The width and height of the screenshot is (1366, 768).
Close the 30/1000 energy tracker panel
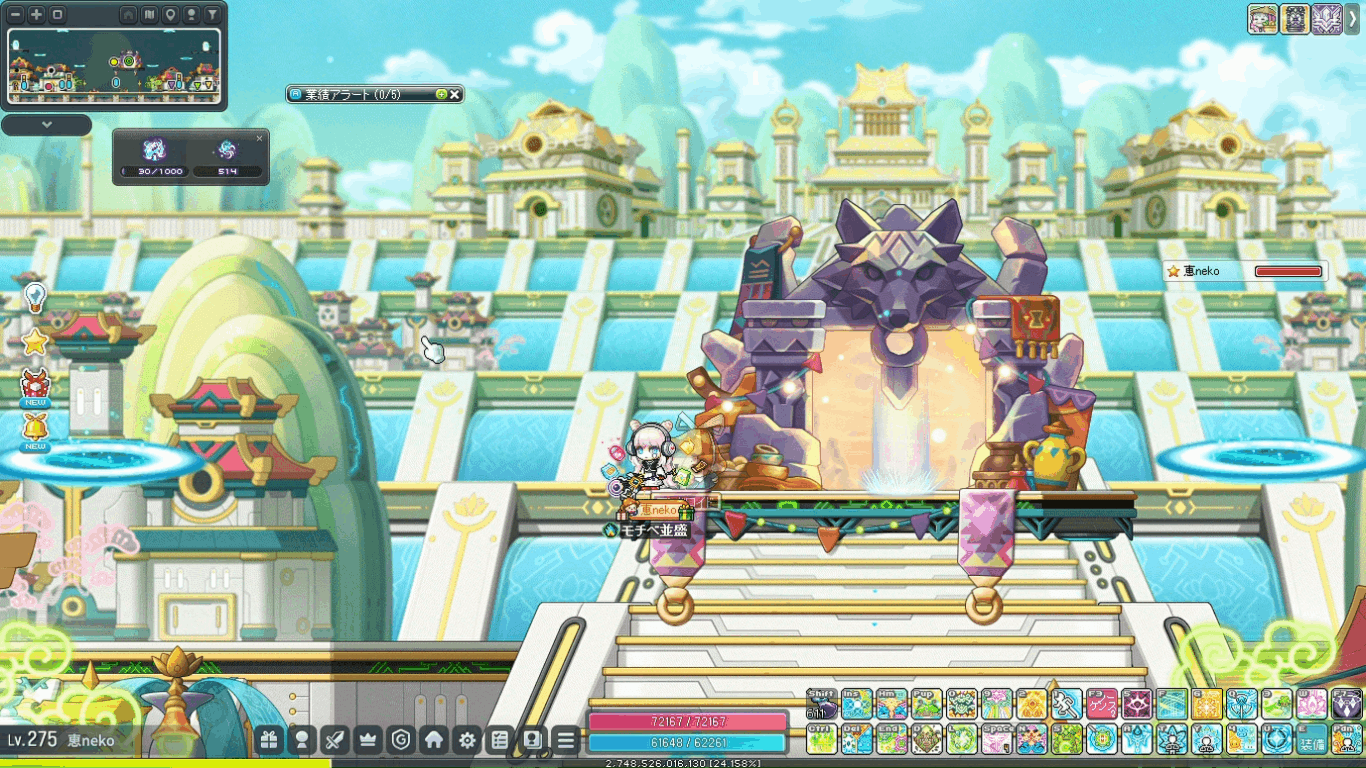click(260, 138)
